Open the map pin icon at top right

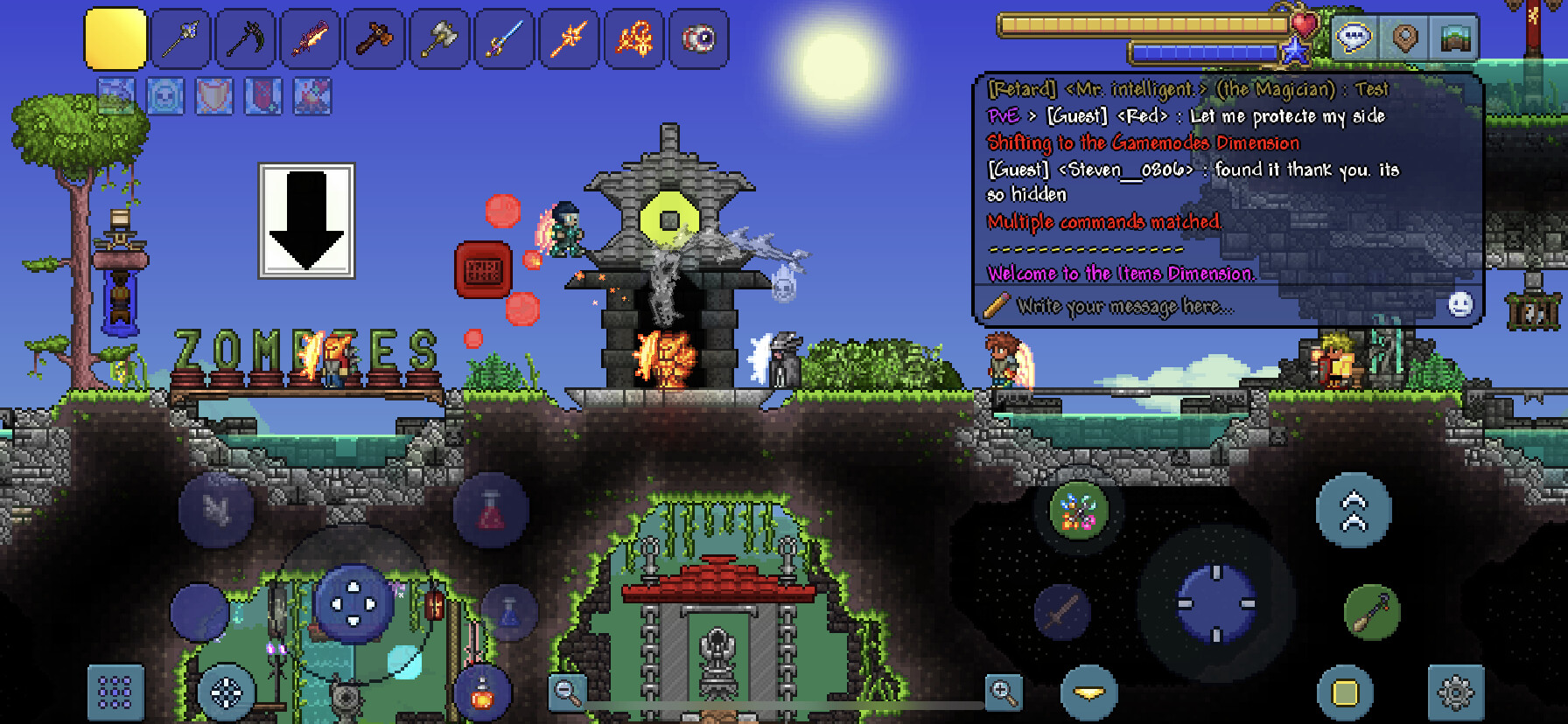1403,38
